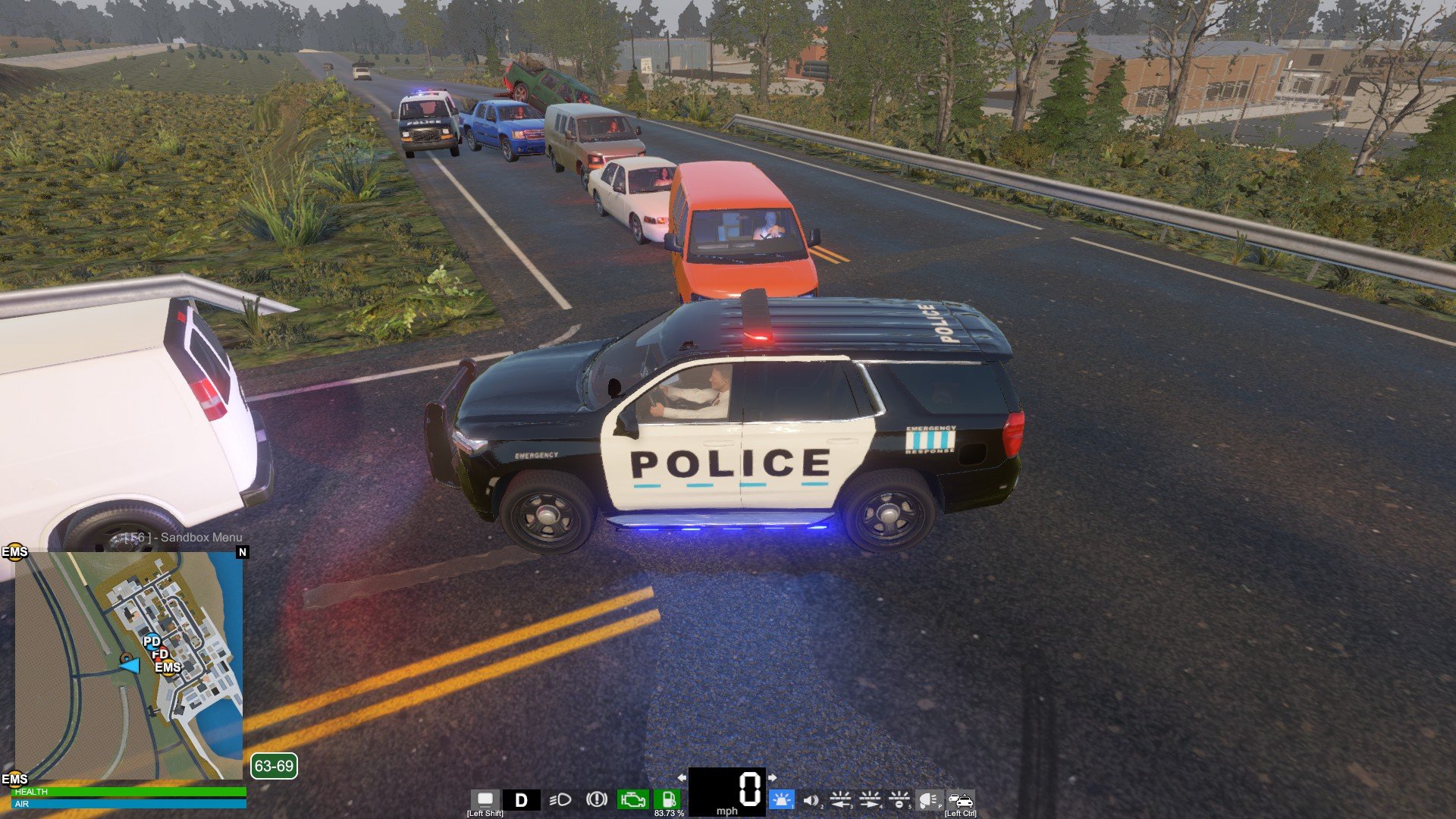Switch on the spotlight icon marked P
Screen dimensions: 1456x819
pos(928,799)
